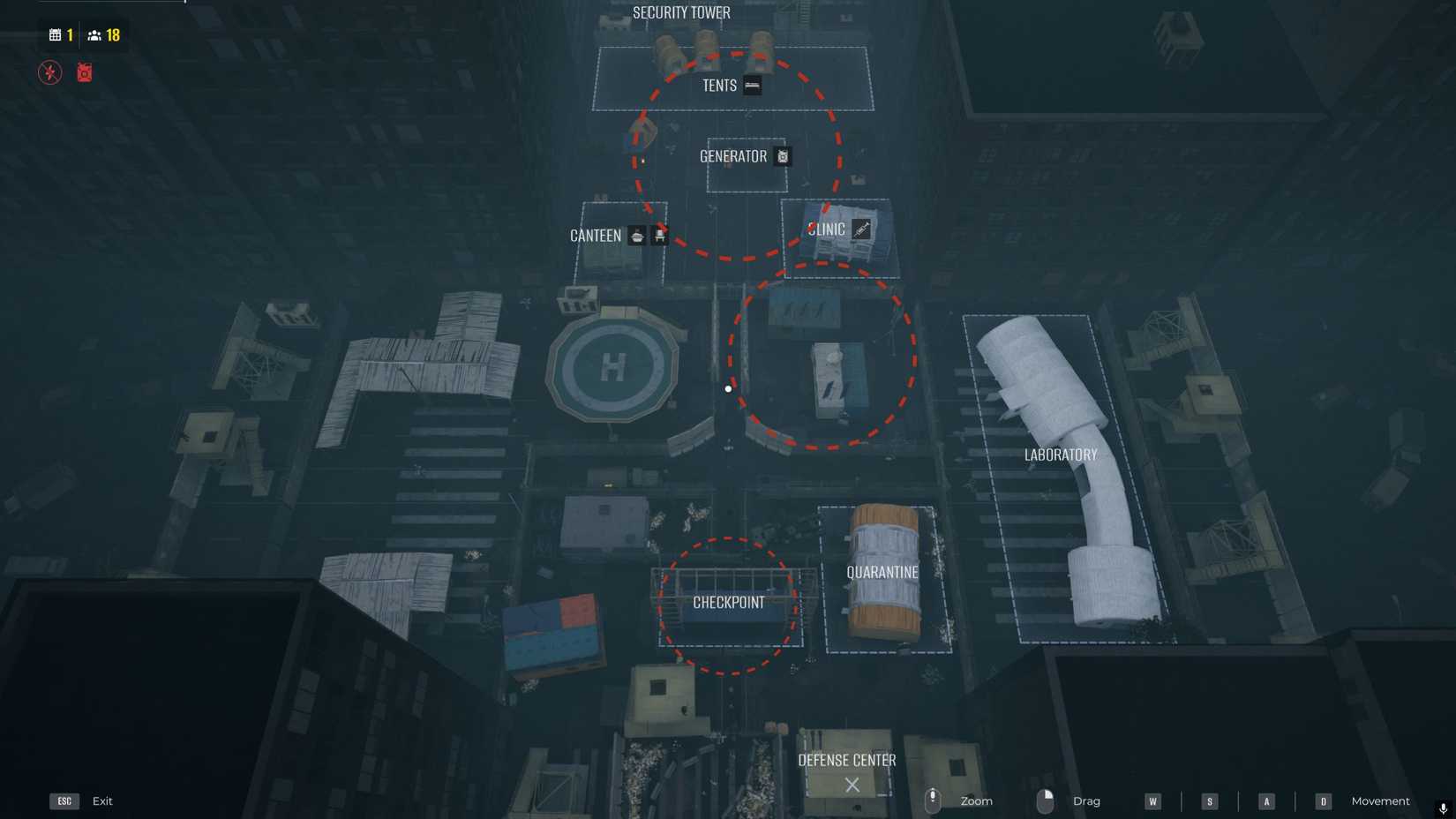The width and height of the screenshot is (1456, 819).
Task: Click the white player dot in map center
Action: (727, 388)
